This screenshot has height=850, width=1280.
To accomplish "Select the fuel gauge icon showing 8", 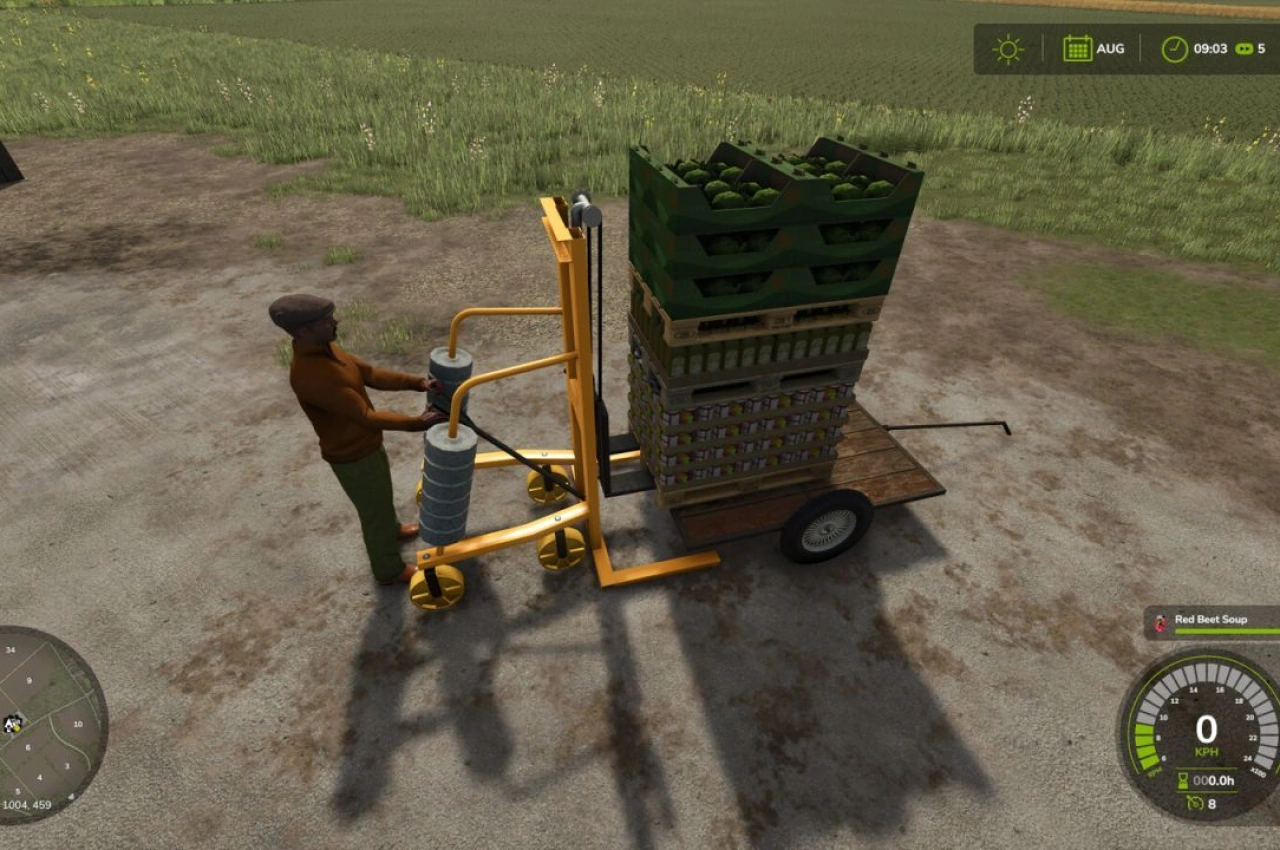I will [x=1197, y=802].
